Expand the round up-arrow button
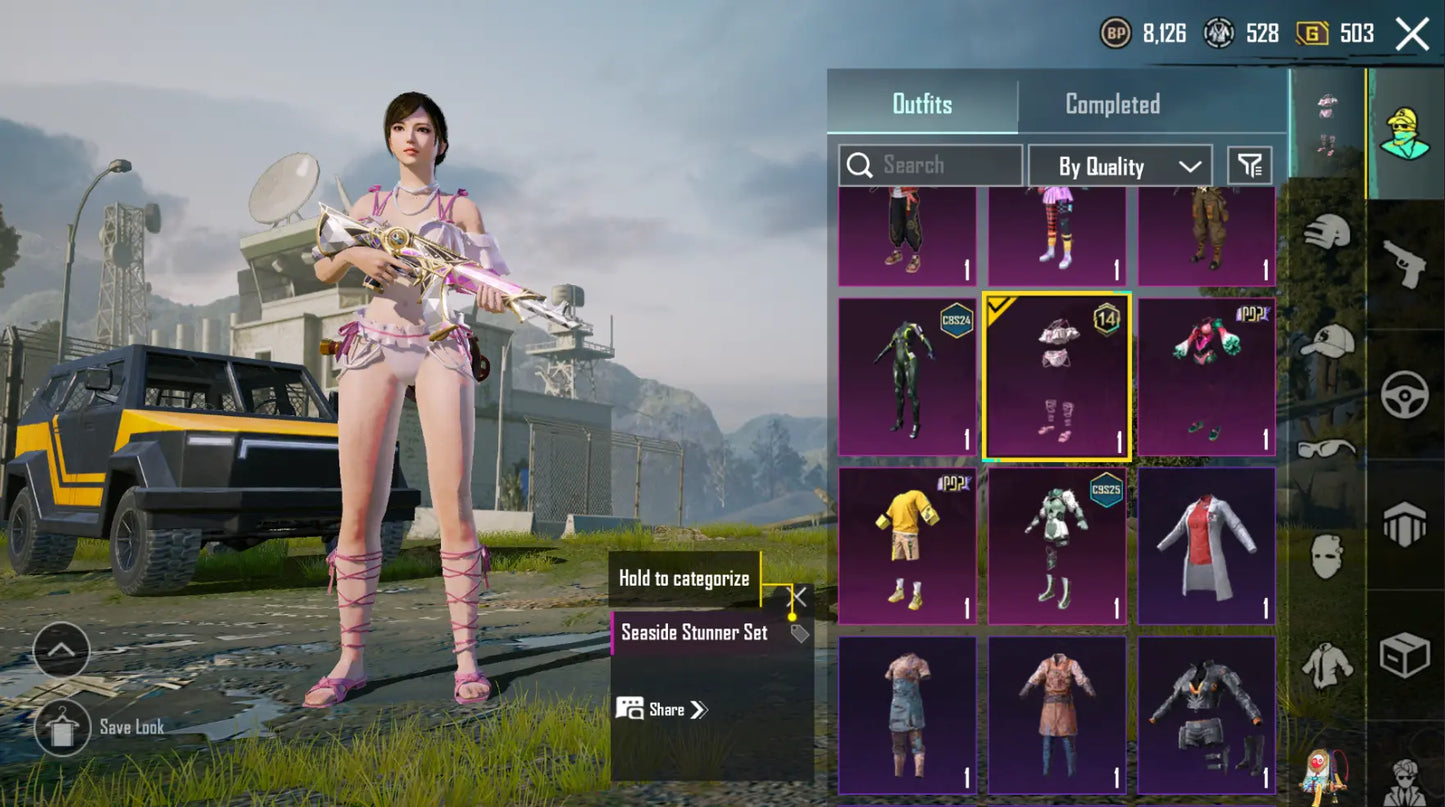Image resolution: width=1445 pixels, height=807 pixels. [x=61, y=650]
